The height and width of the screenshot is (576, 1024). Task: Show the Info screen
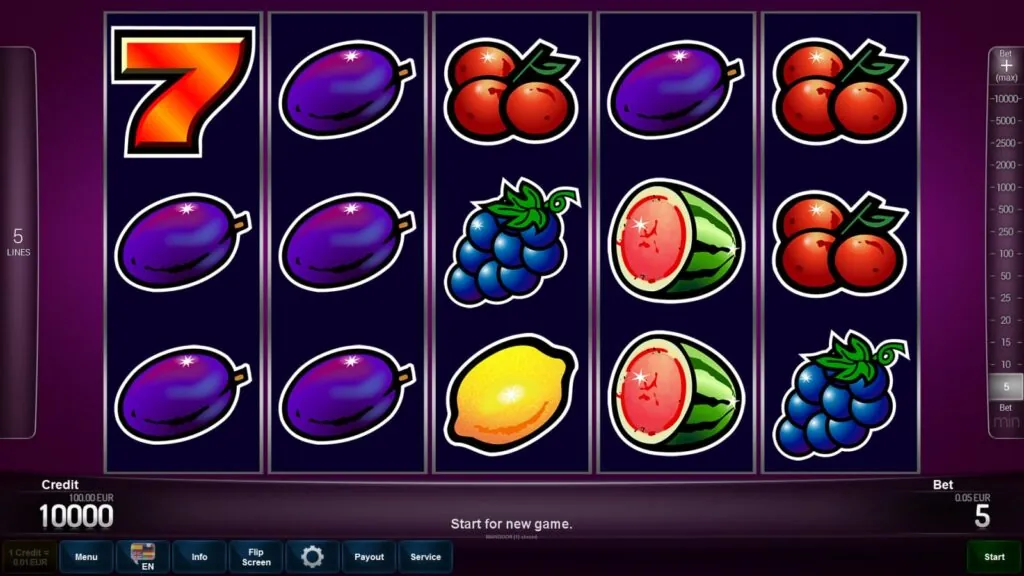[x=199, y=557]
